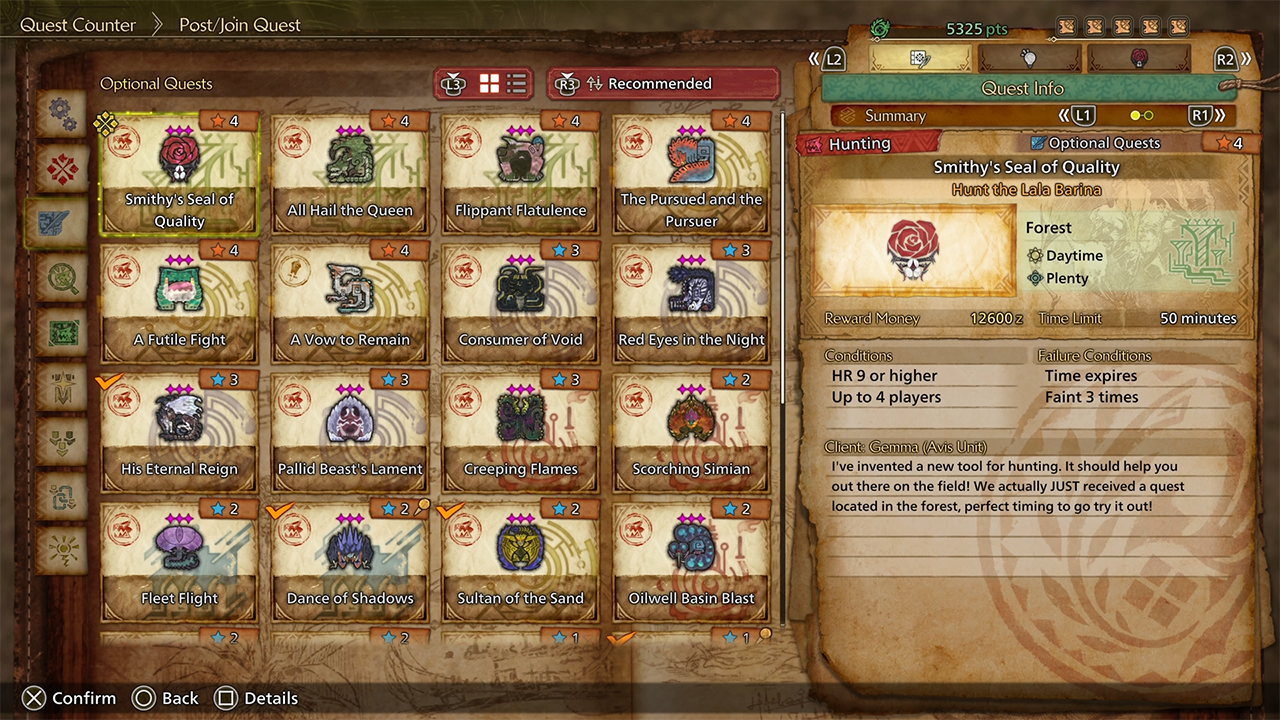The height and width of the screenshot is (720, 1280).
Task: Open The Pursued and the Pursuer quest
Action: (x=691, y=173)
